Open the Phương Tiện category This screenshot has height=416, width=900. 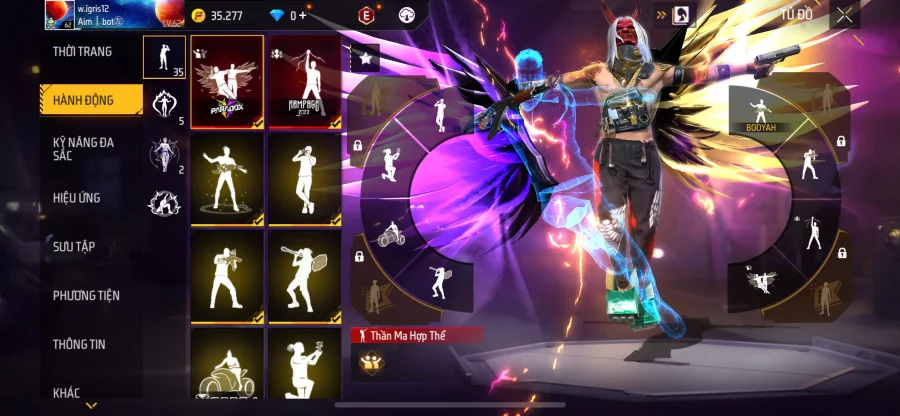point(86,295)
